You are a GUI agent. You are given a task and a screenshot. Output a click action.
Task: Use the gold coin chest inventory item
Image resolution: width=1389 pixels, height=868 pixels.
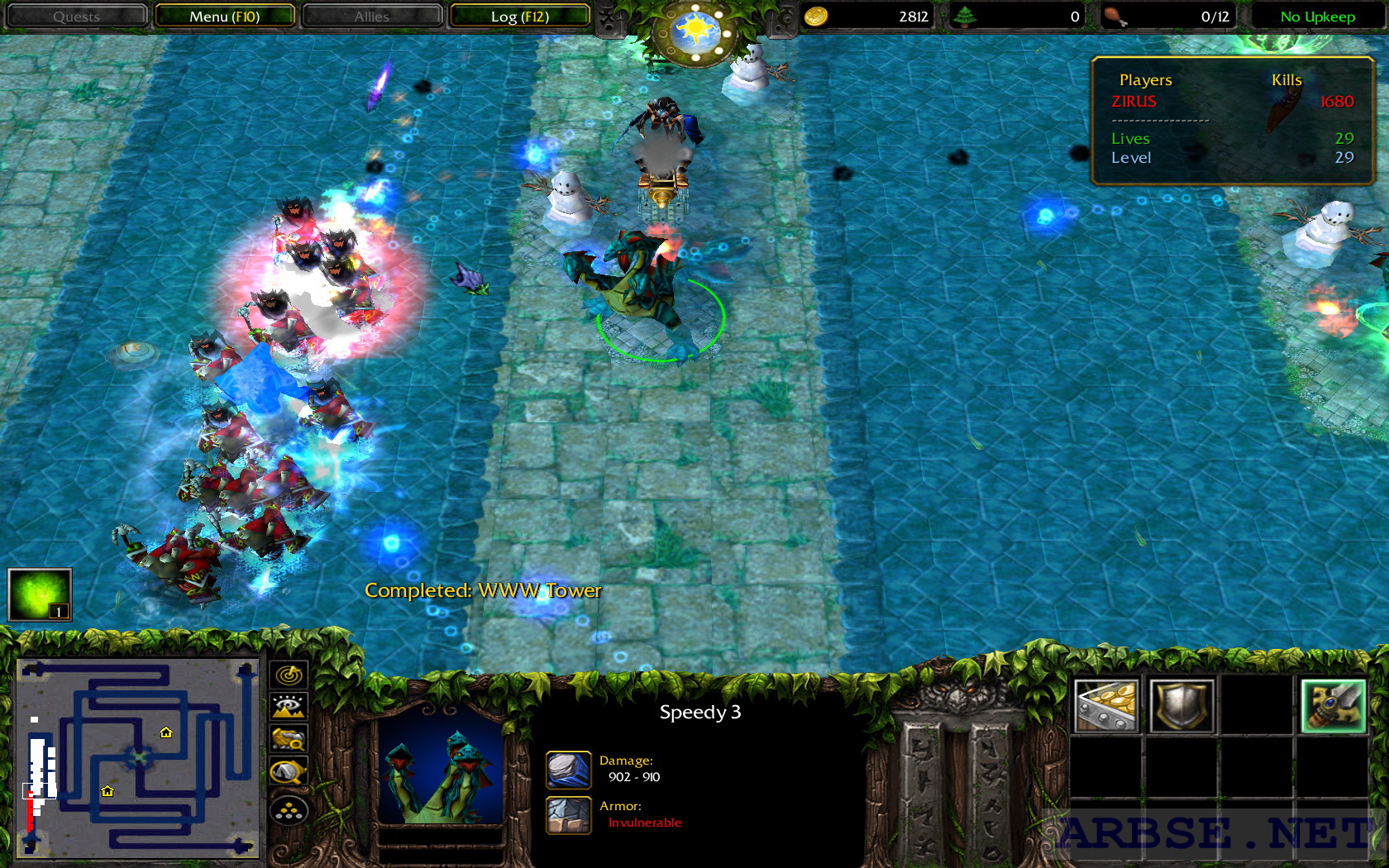click(1108, 704)
